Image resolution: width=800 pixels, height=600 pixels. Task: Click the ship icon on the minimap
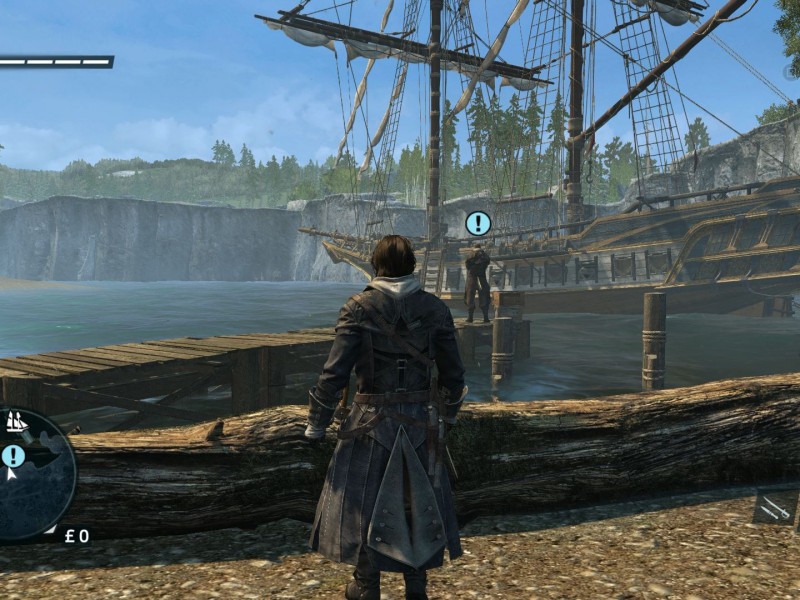pyautogui.click(x=17, y=422)
